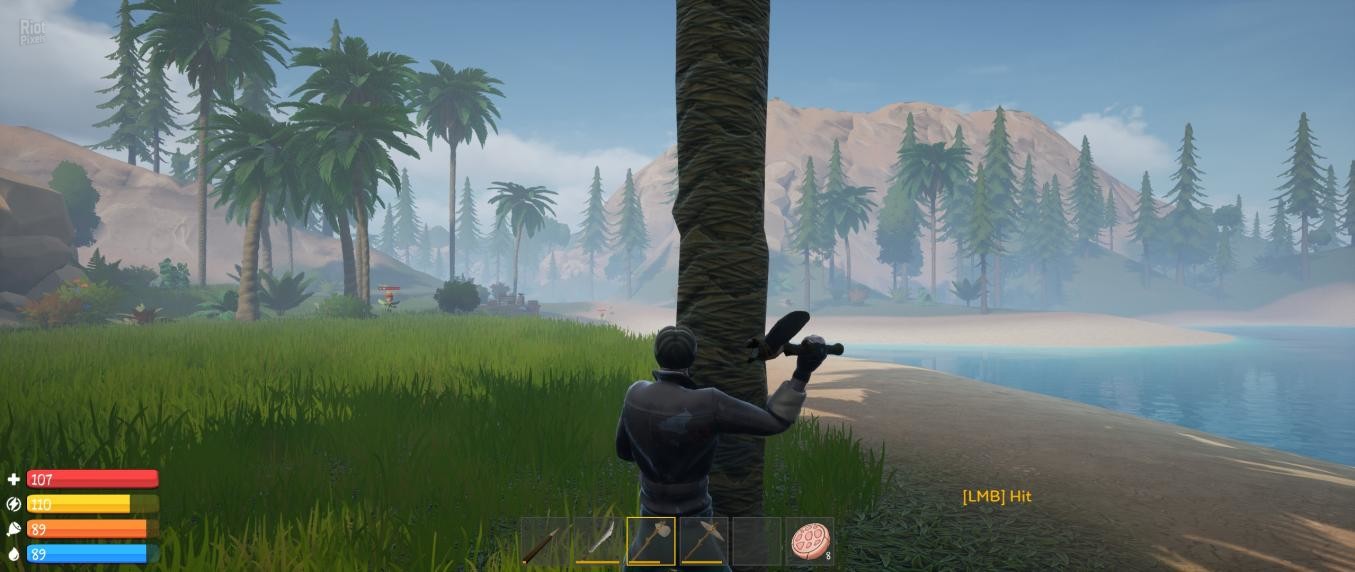Screen dimensions: 1355x572
Task: Select the wooden spear hotbar slot
Action: click(x=546, y=541)
